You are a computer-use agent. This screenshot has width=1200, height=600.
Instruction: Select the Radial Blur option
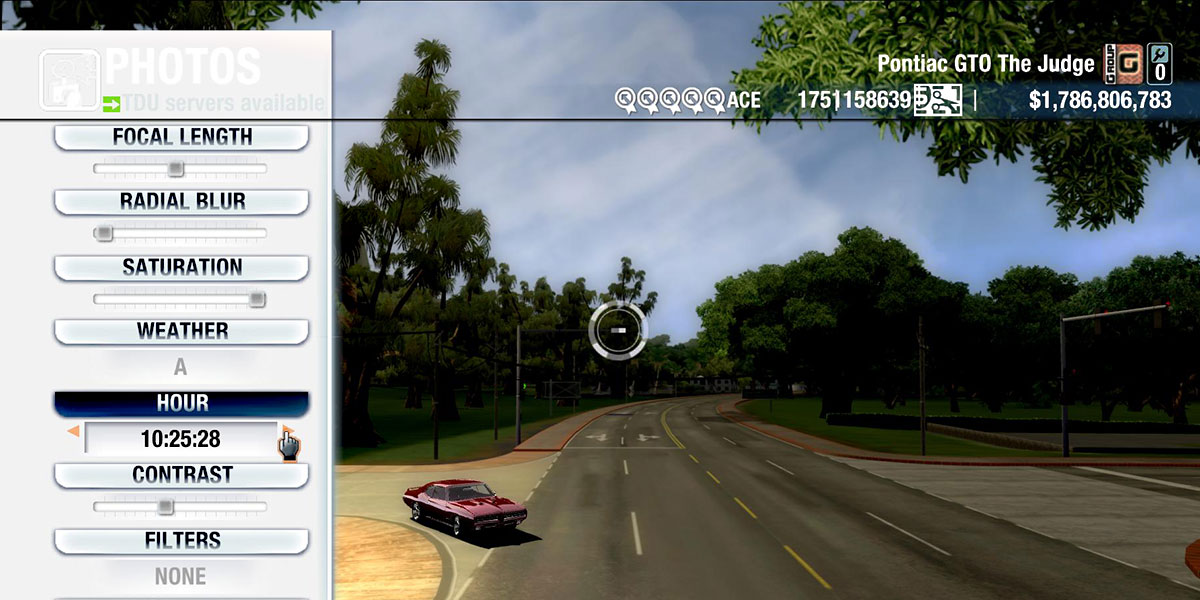click(181, 201)
